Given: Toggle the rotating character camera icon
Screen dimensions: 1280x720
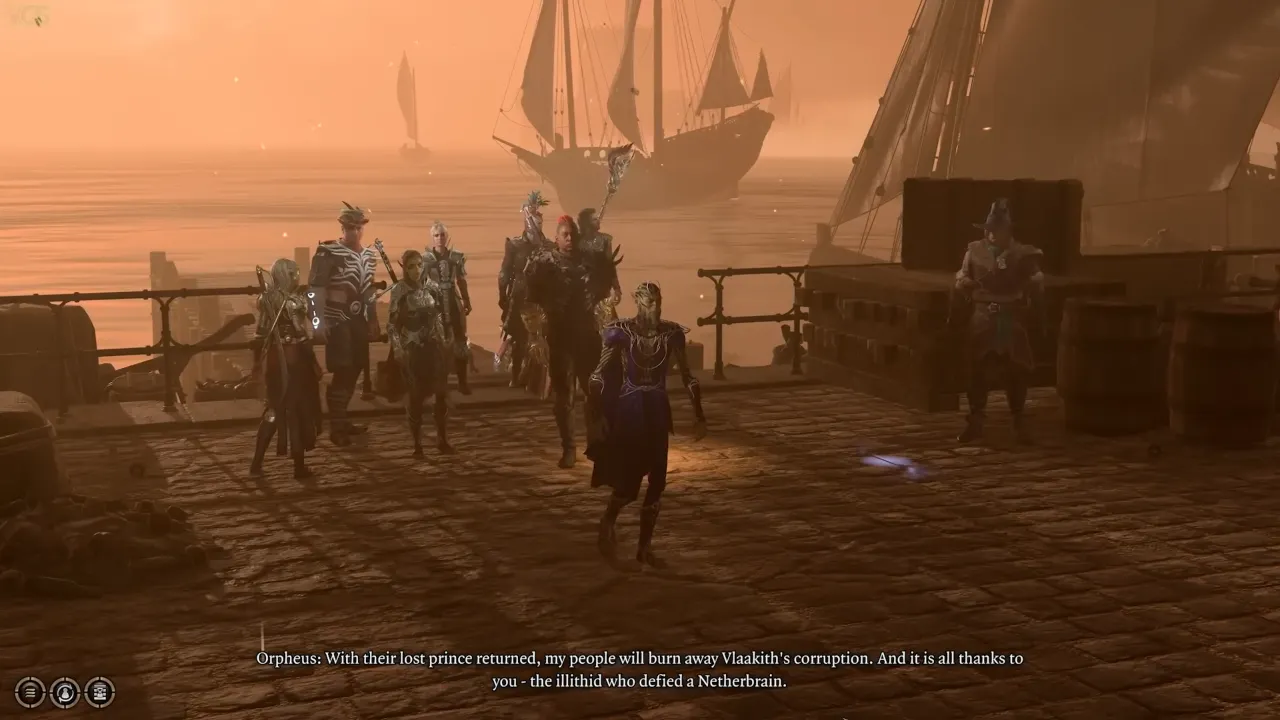Looking at the screenshot, I should click(63, 692).
